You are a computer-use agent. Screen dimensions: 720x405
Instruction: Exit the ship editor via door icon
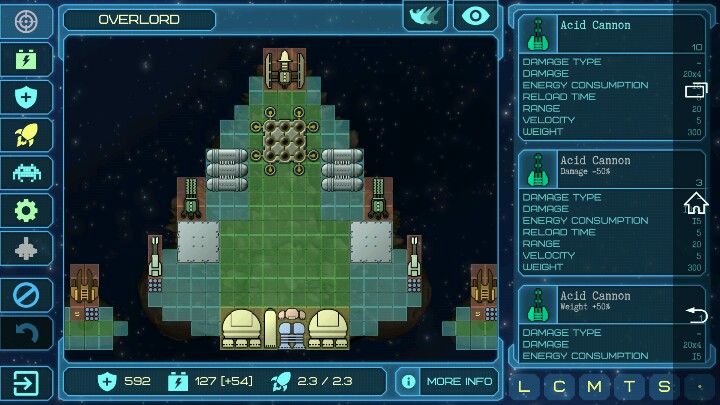click(x=26, y=382)
